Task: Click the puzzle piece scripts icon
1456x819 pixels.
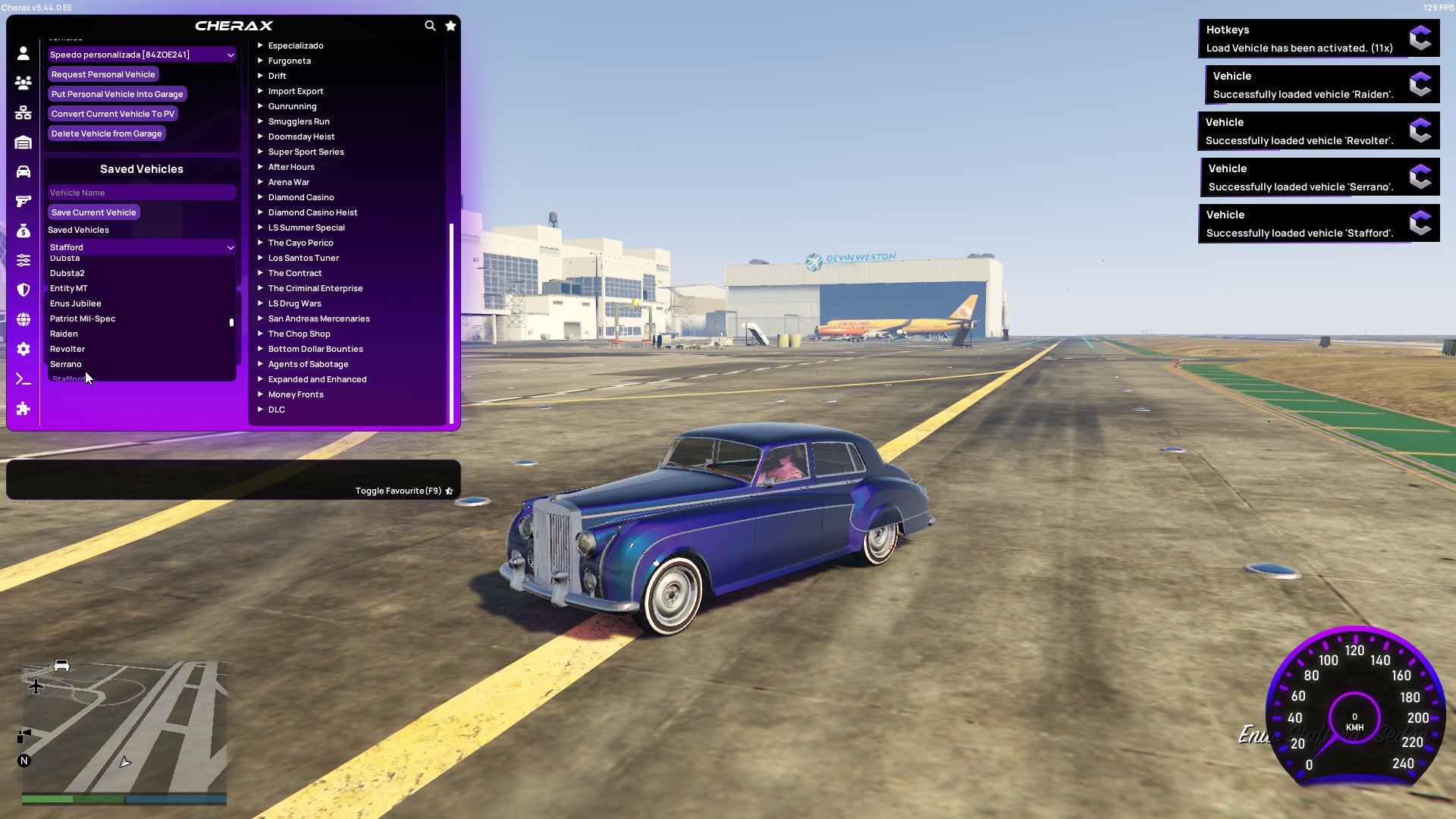Action: click(x=23, y=409)
